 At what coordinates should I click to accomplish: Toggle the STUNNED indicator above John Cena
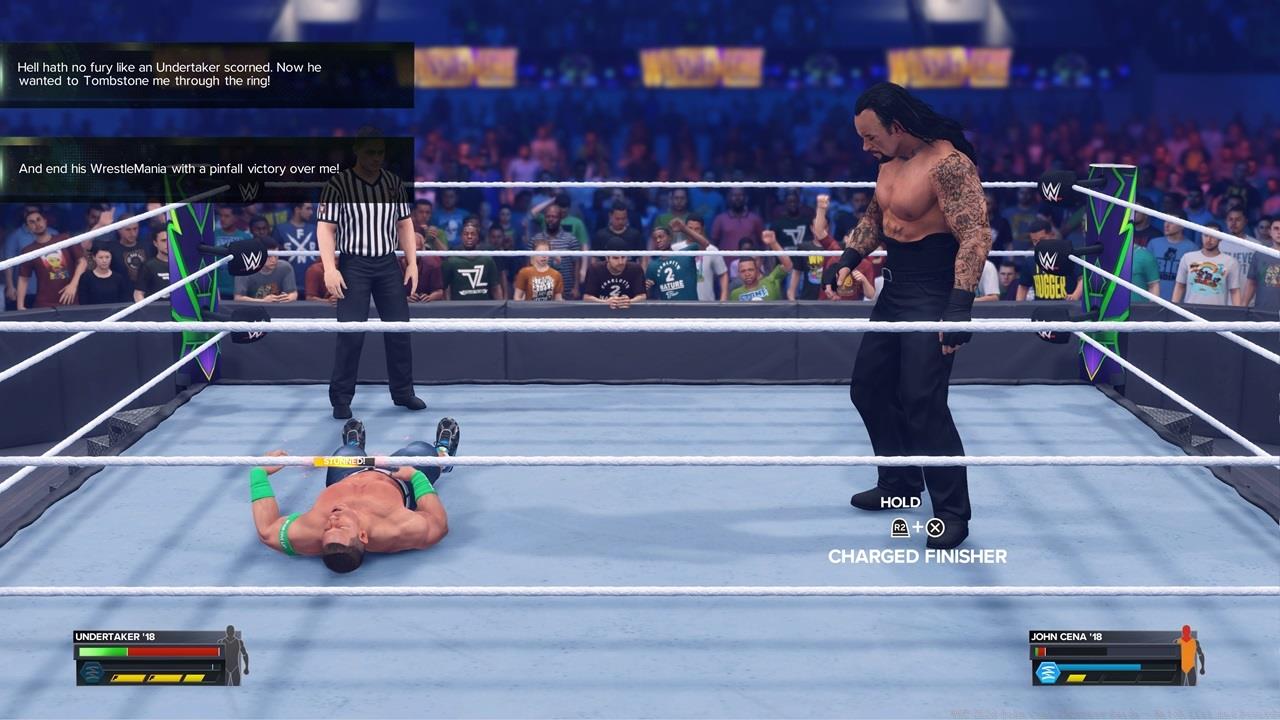click(342, 463)
